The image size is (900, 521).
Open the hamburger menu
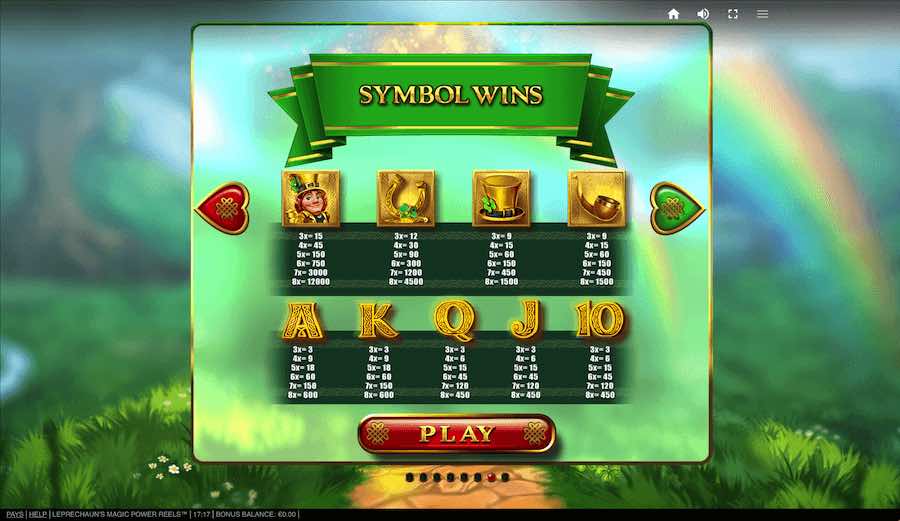[763, 14]
